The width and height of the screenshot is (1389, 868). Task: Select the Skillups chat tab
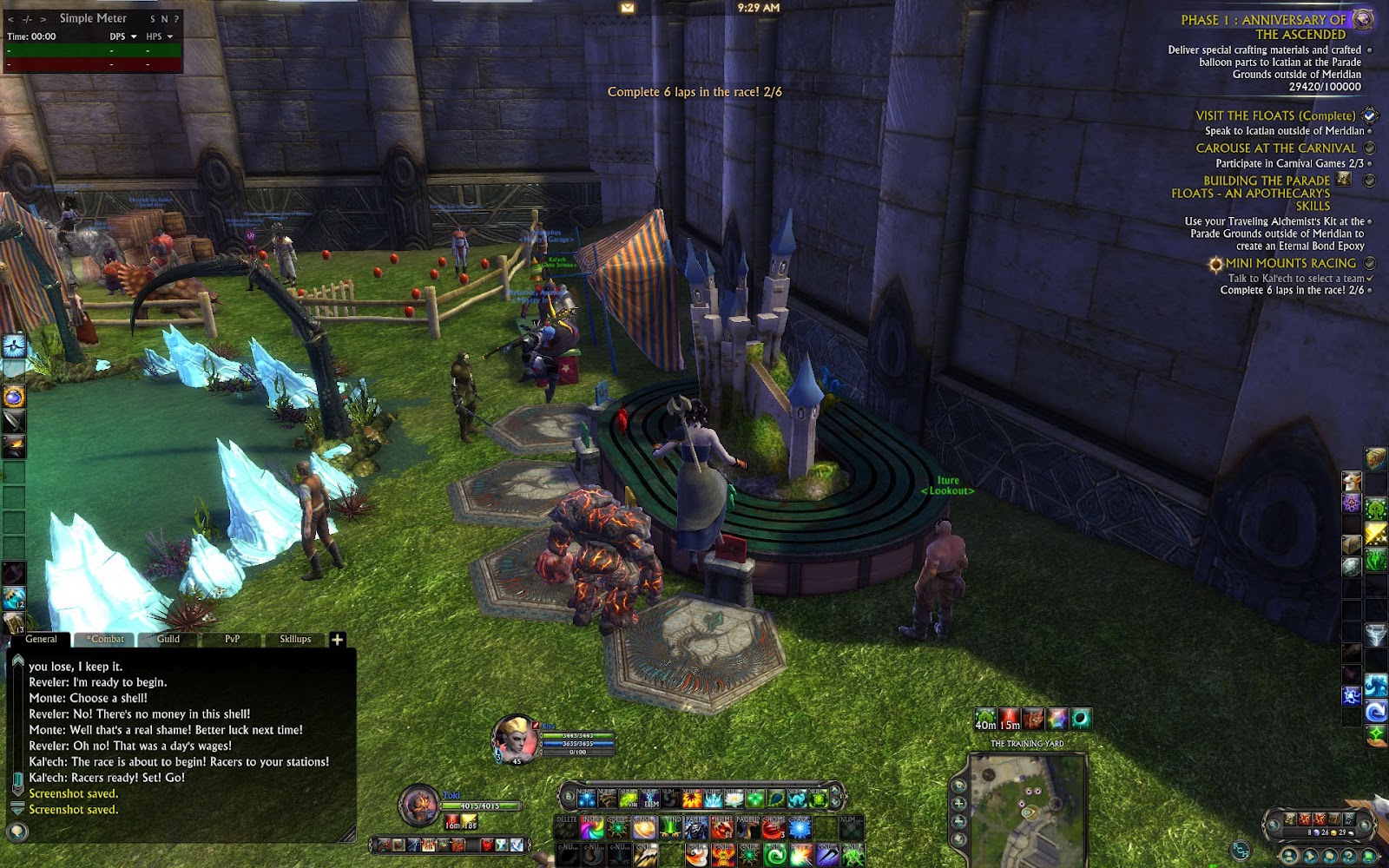coord(295,639)
